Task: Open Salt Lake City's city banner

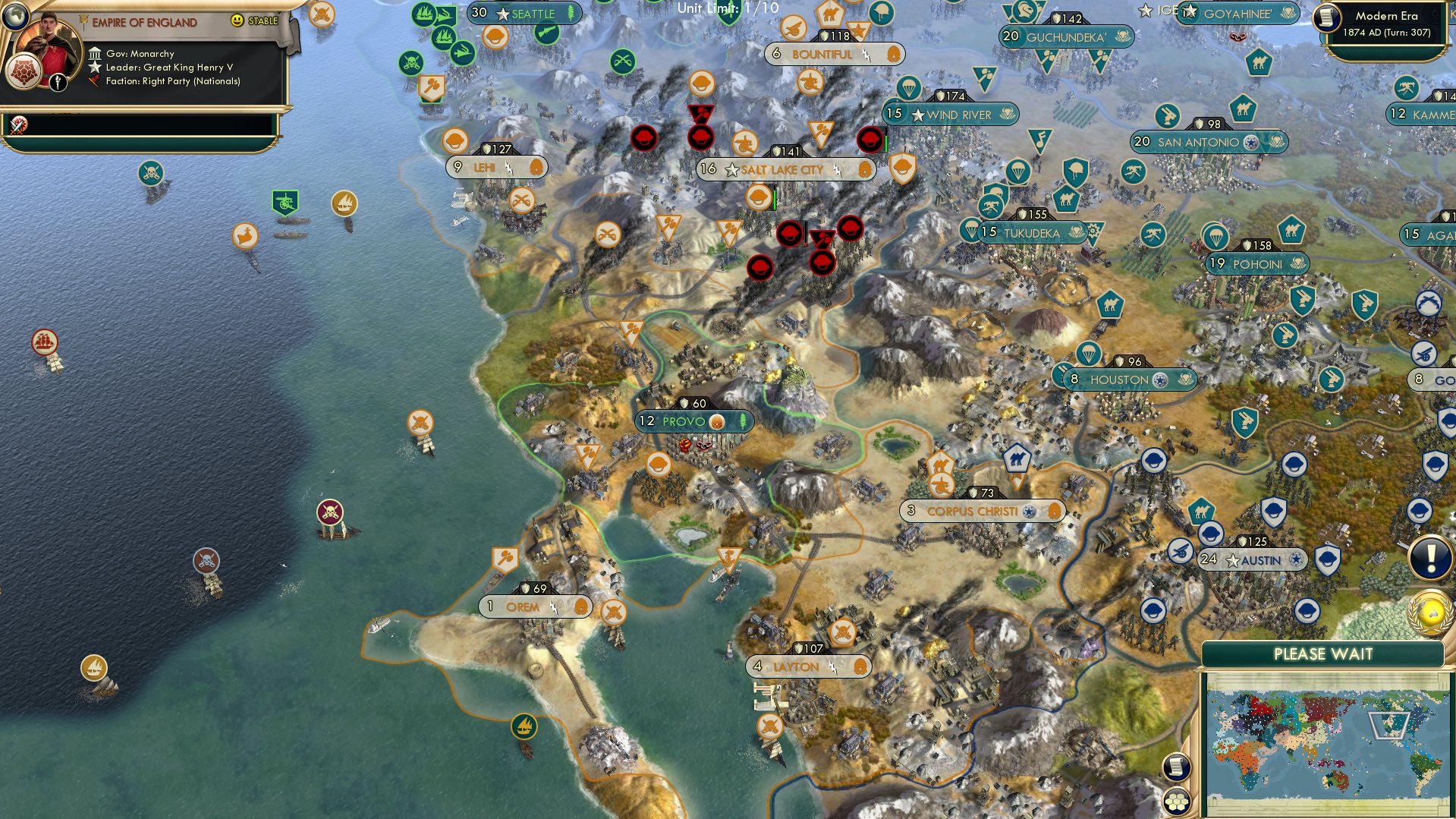Action: [x=784, y=169]
